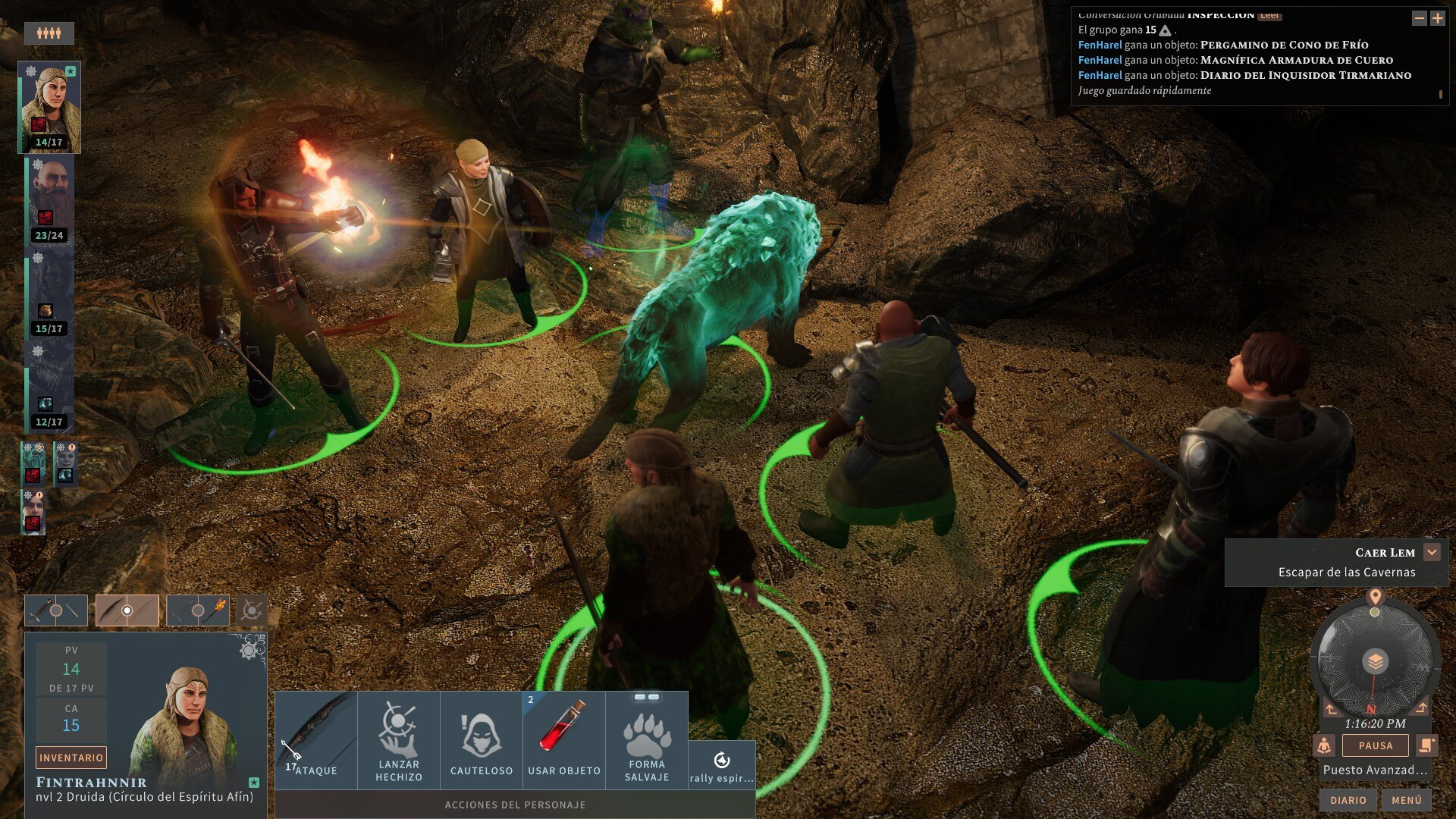Click the meditating figure rest icon
This screenshot has height=819, width=1456.
1324,745
